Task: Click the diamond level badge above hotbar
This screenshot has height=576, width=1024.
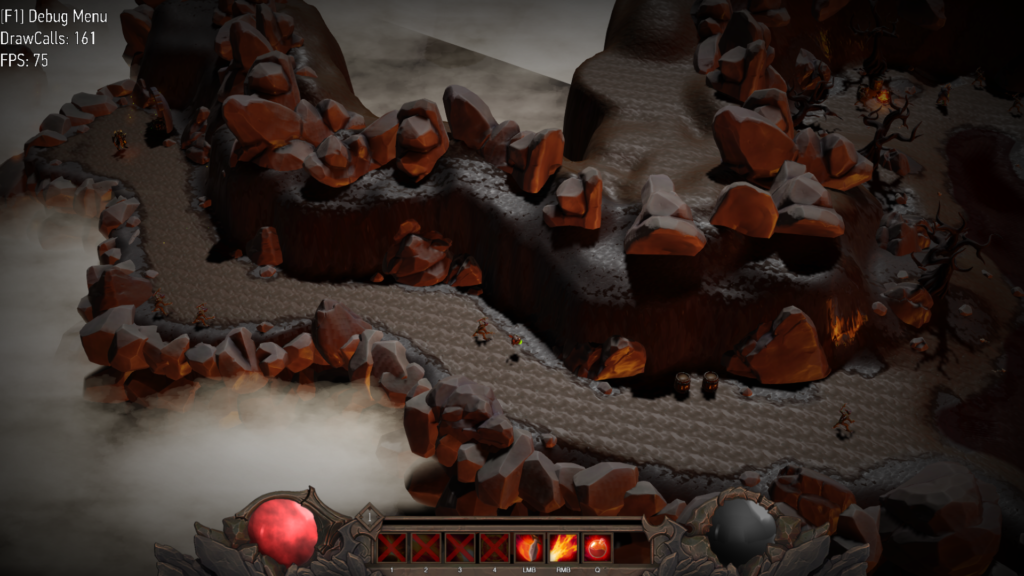Action: [x=369, y=517]
